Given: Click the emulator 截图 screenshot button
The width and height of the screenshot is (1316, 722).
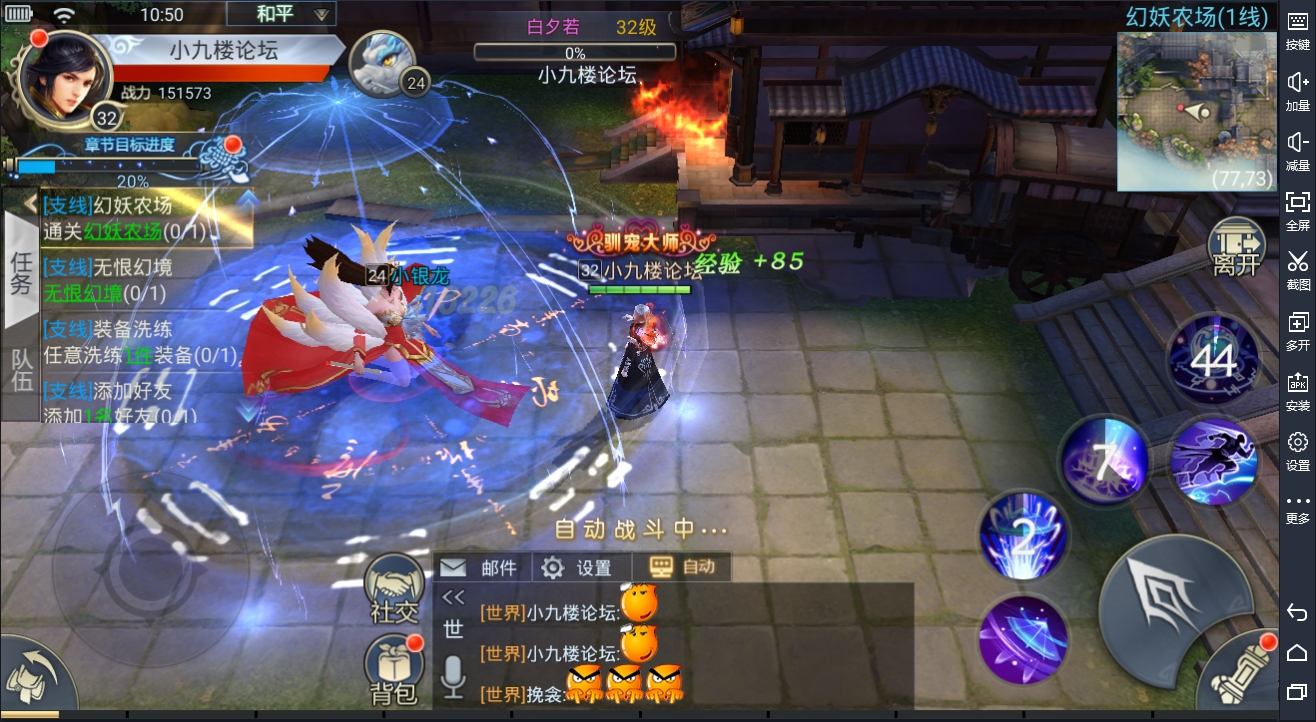Looking at the screenshot, I should click(x=1297, y=270).
